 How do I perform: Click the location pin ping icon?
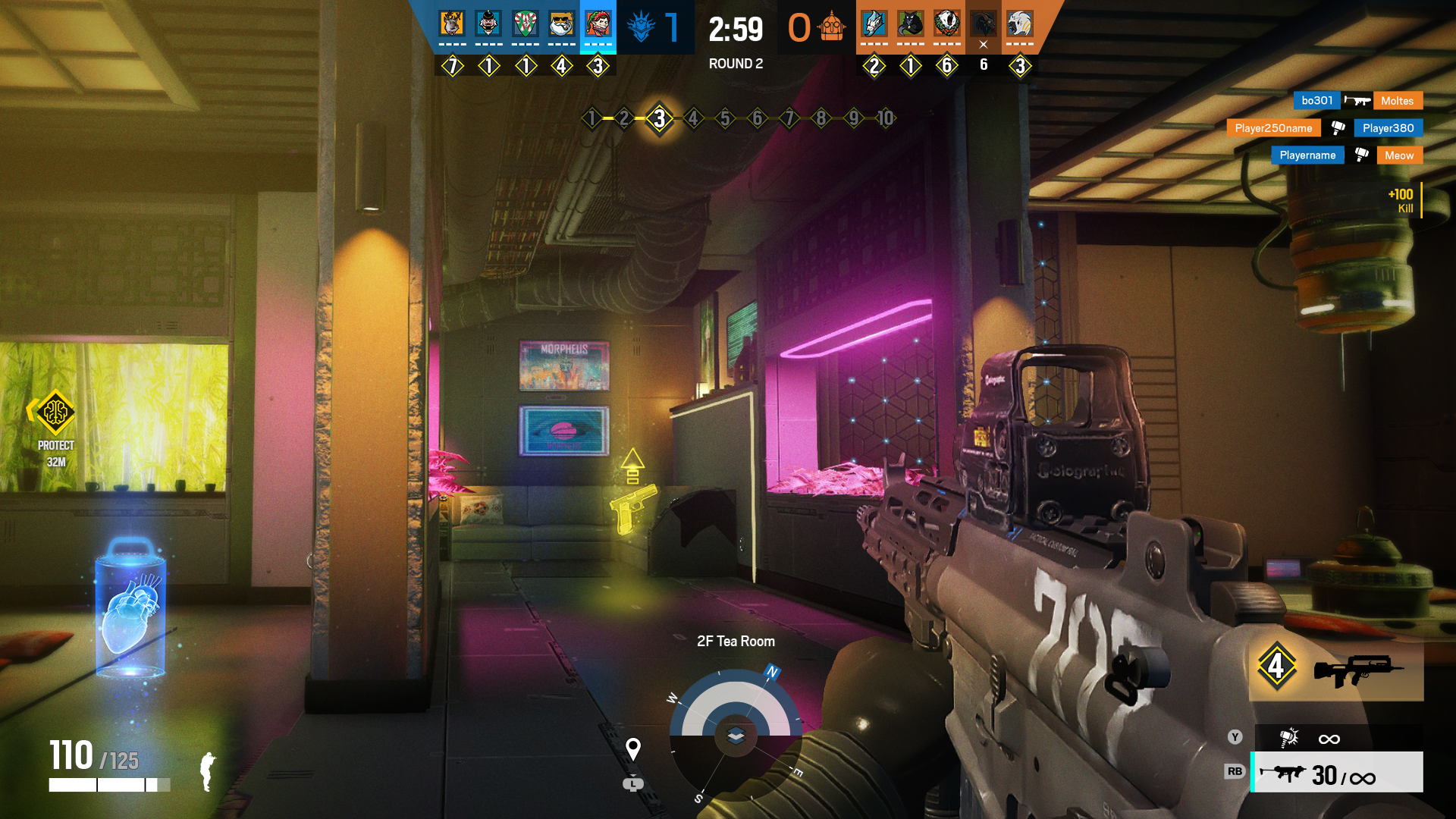point(633,749)
